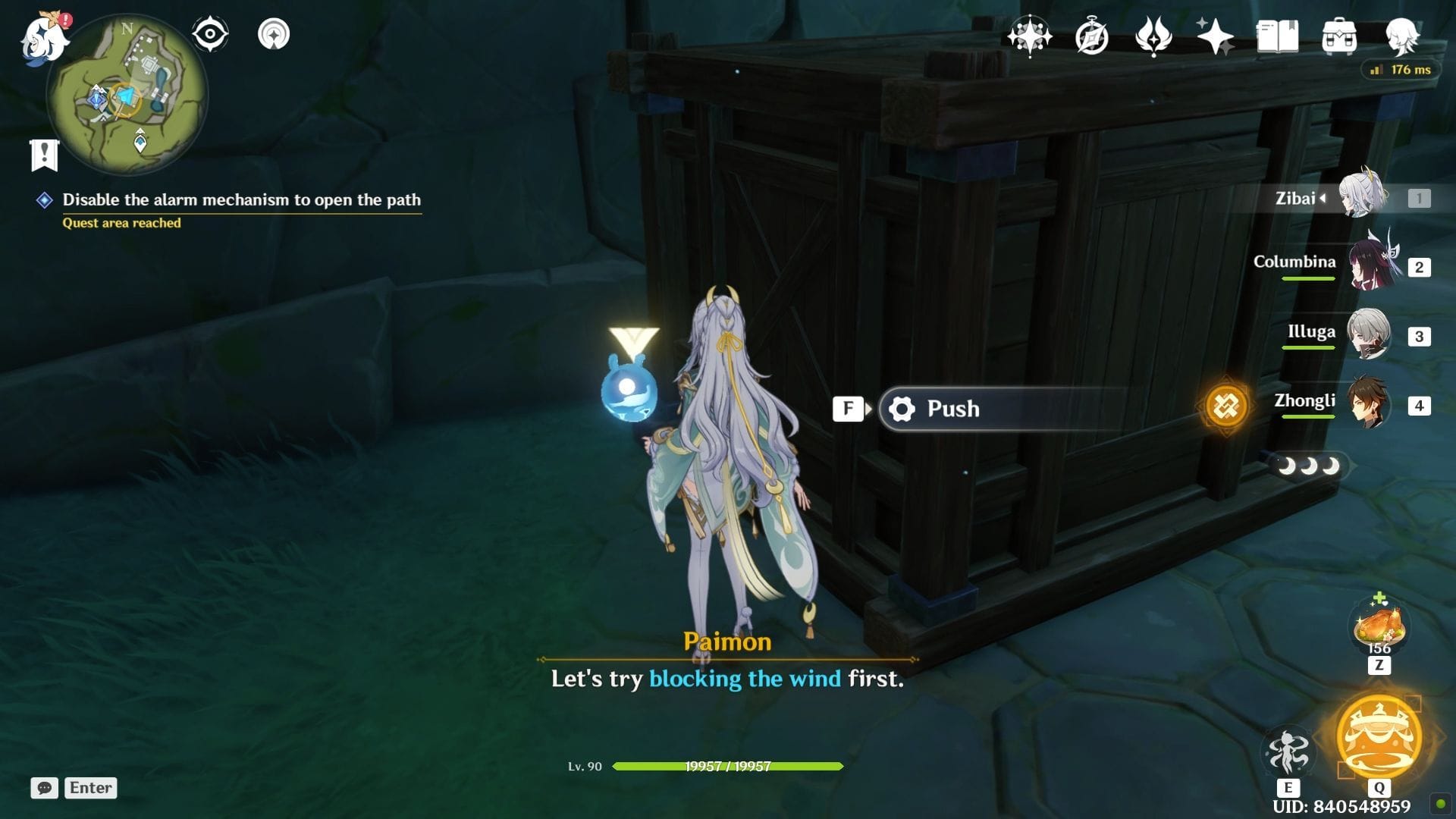Use the roast chicken food gadget

[x=1379, y=626]
